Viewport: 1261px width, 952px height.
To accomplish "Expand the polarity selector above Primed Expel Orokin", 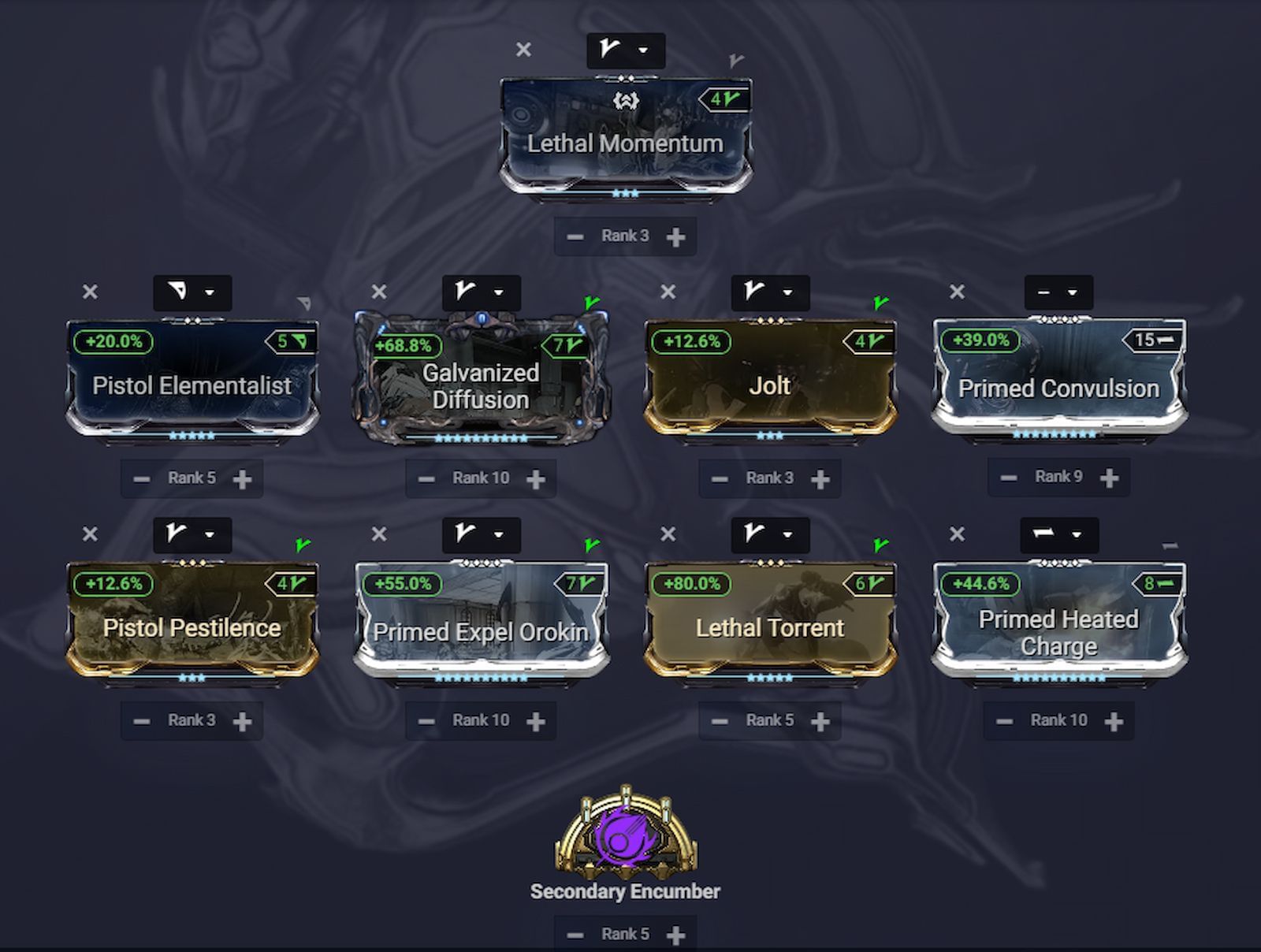I will tap(481, 535).
